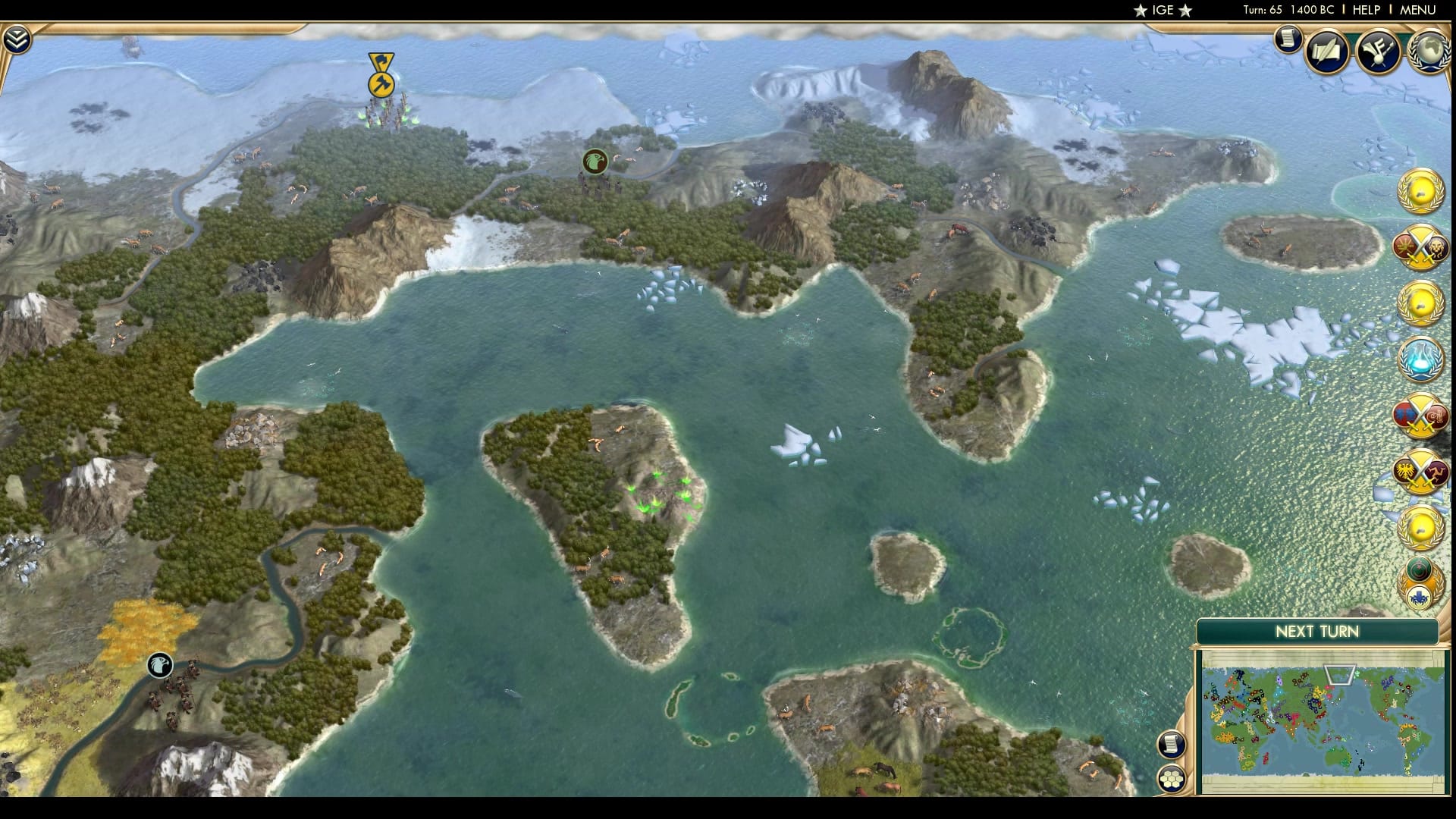Select the eagle unit flag near the forest
This screenshot has height=819, width=1456.
595,162
